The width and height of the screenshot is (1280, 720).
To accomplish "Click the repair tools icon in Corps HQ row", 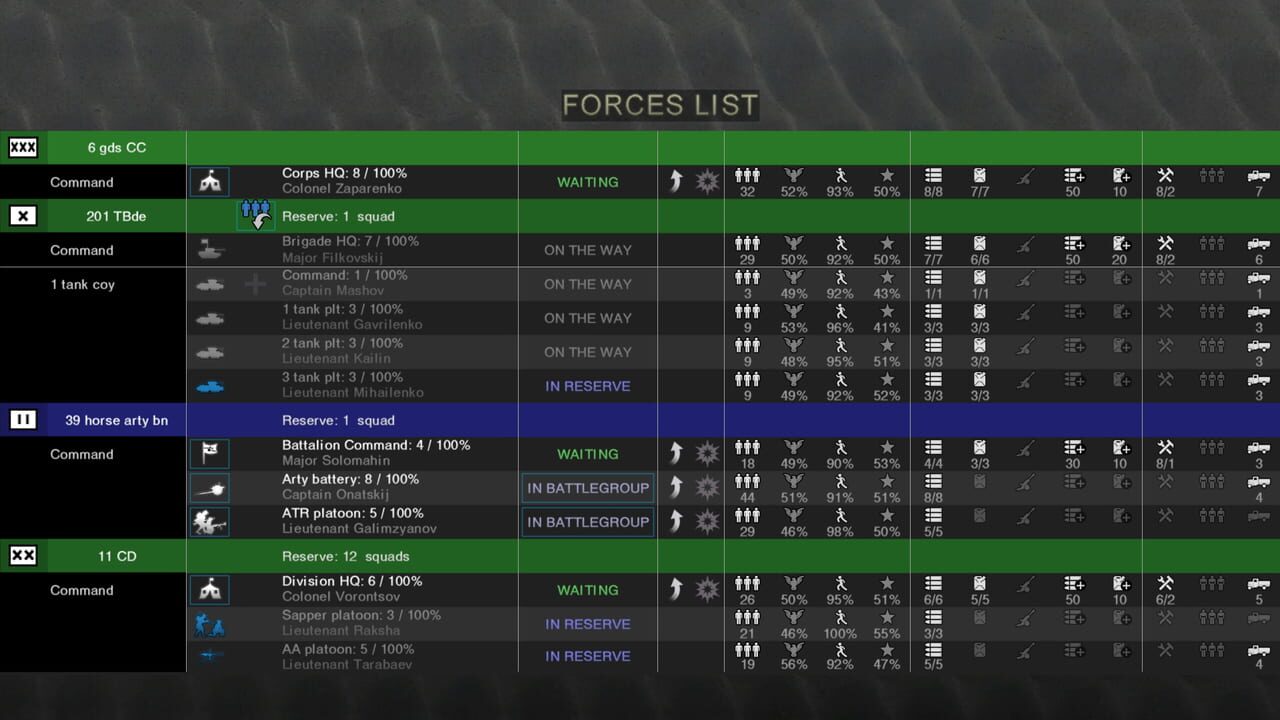I will tap(1163, 174).
